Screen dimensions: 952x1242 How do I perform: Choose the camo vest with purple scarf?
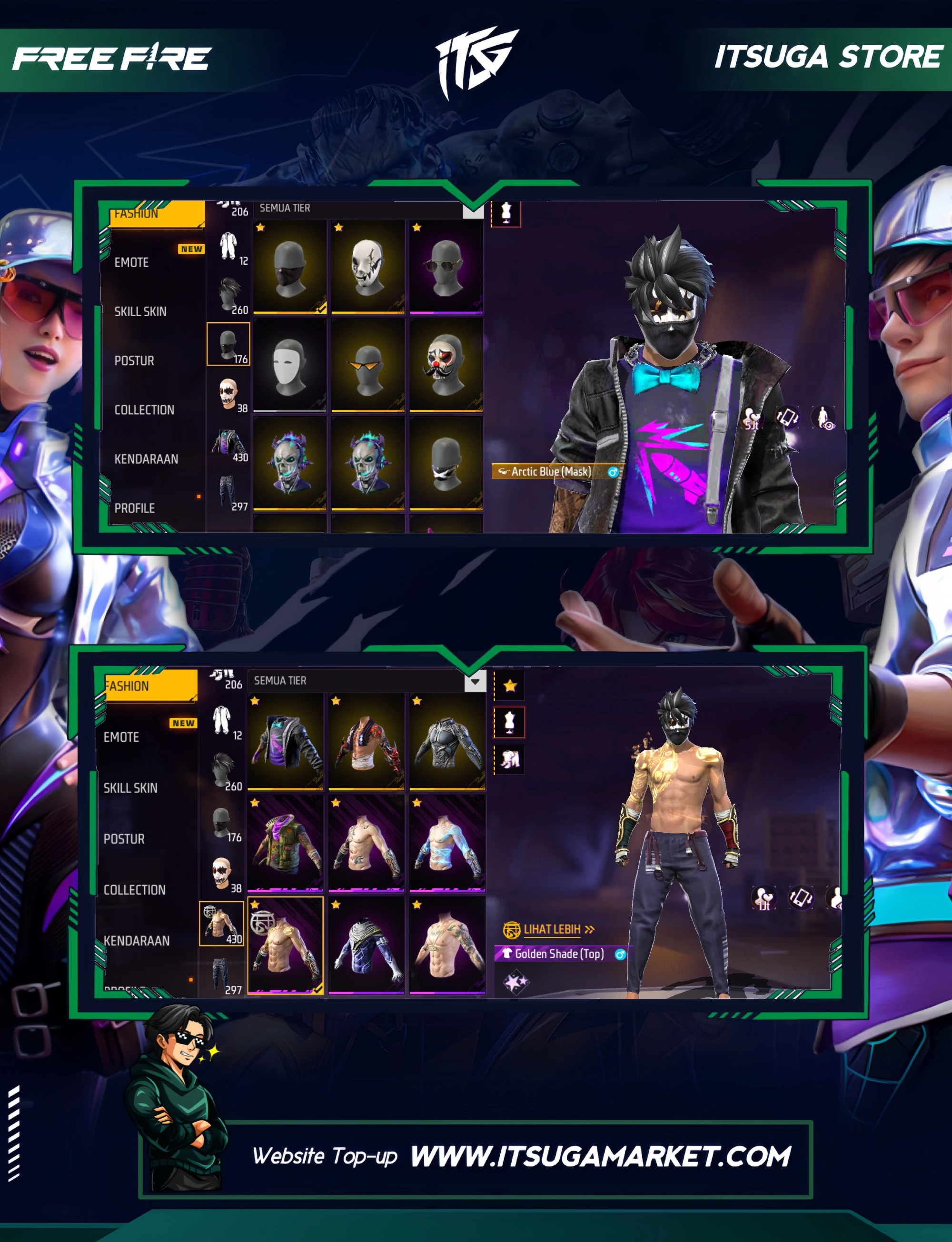(x=286, y=843)
